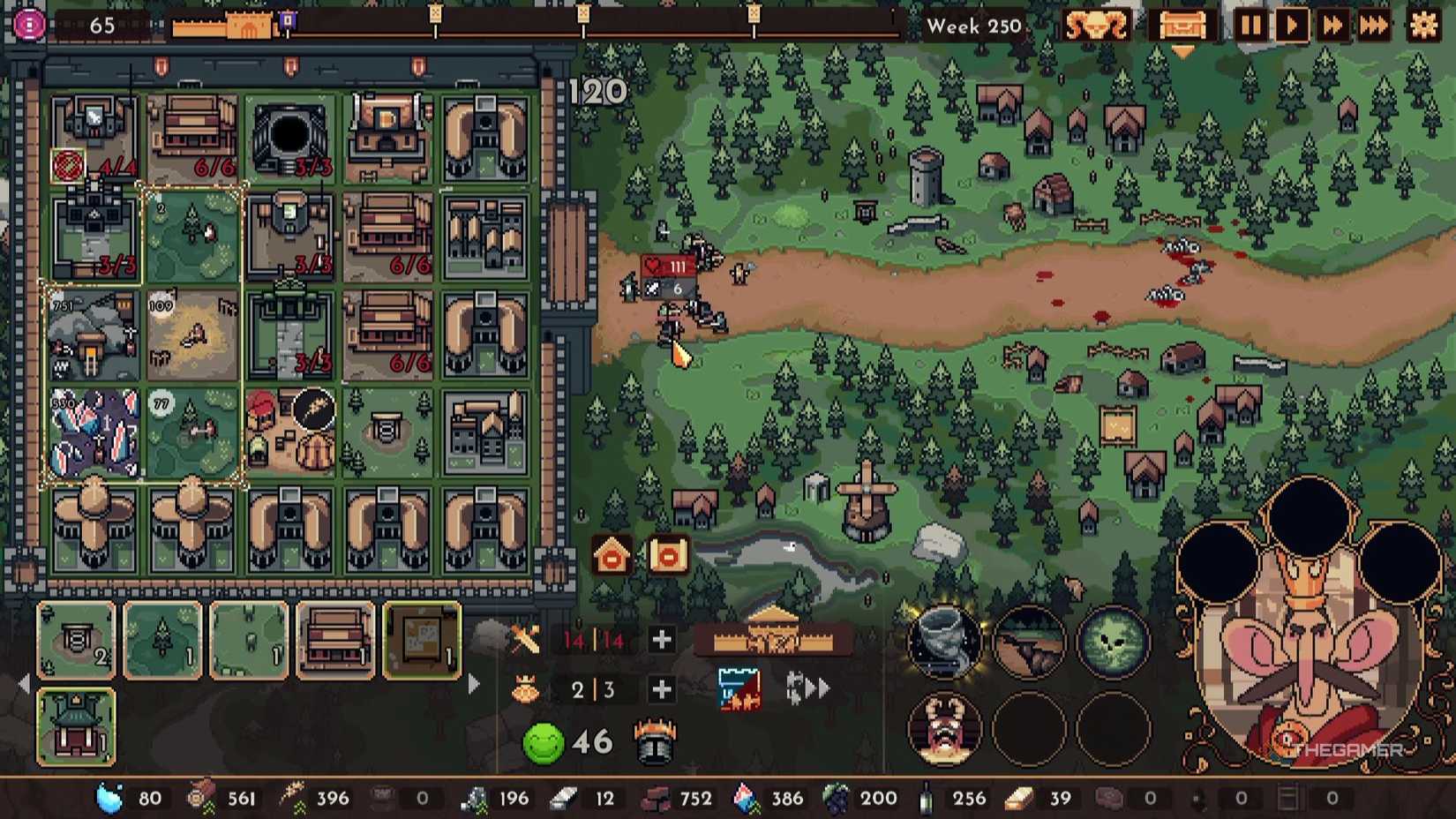The width and height of the screenshot is (1456, 819).
Task: Click the plus beside the 2|3 commander counter
Action: [x=661, y=690]
